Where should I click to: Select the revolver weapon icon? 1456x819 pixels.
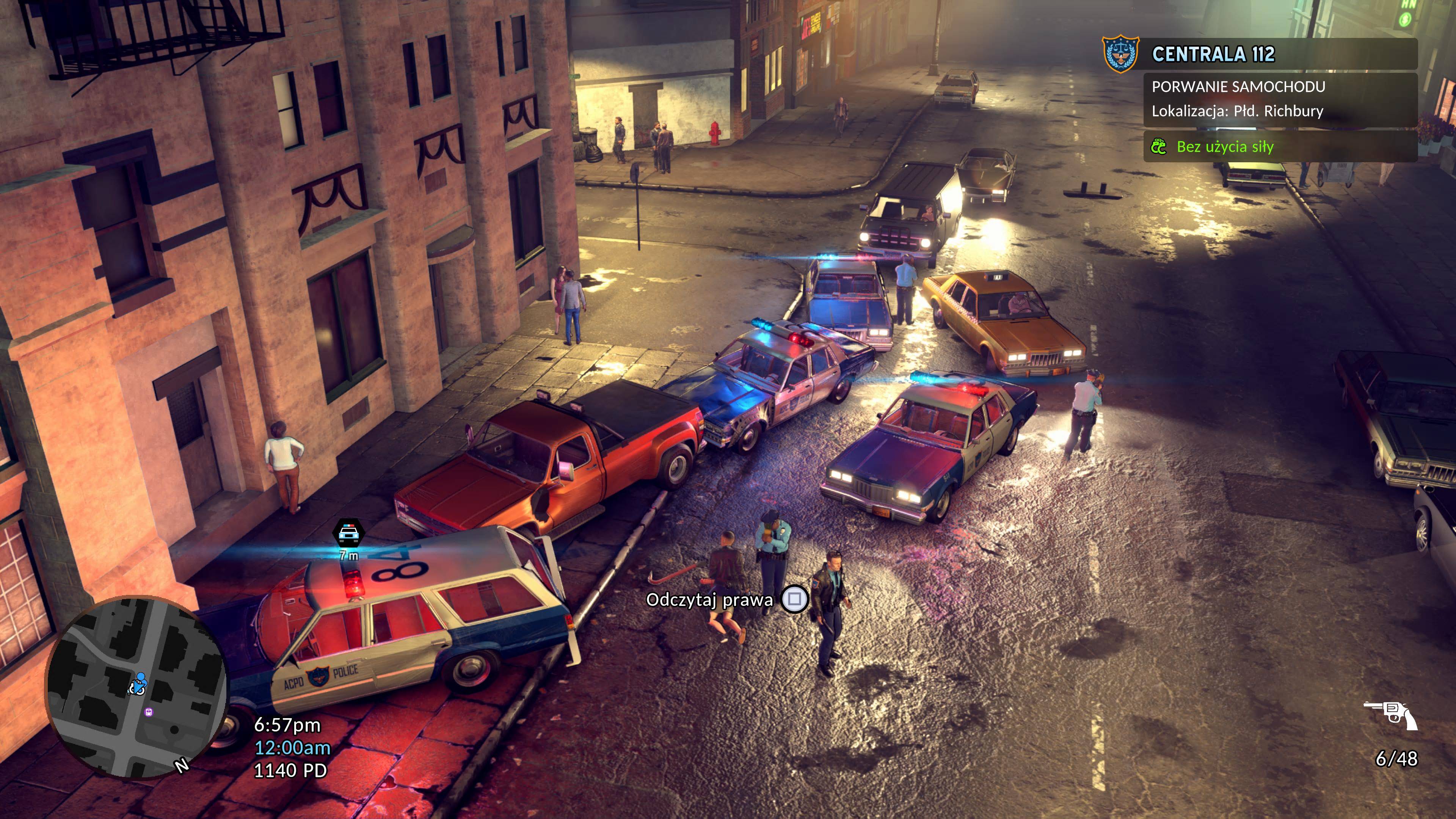pyautogui.click(x=1391, y=715)
